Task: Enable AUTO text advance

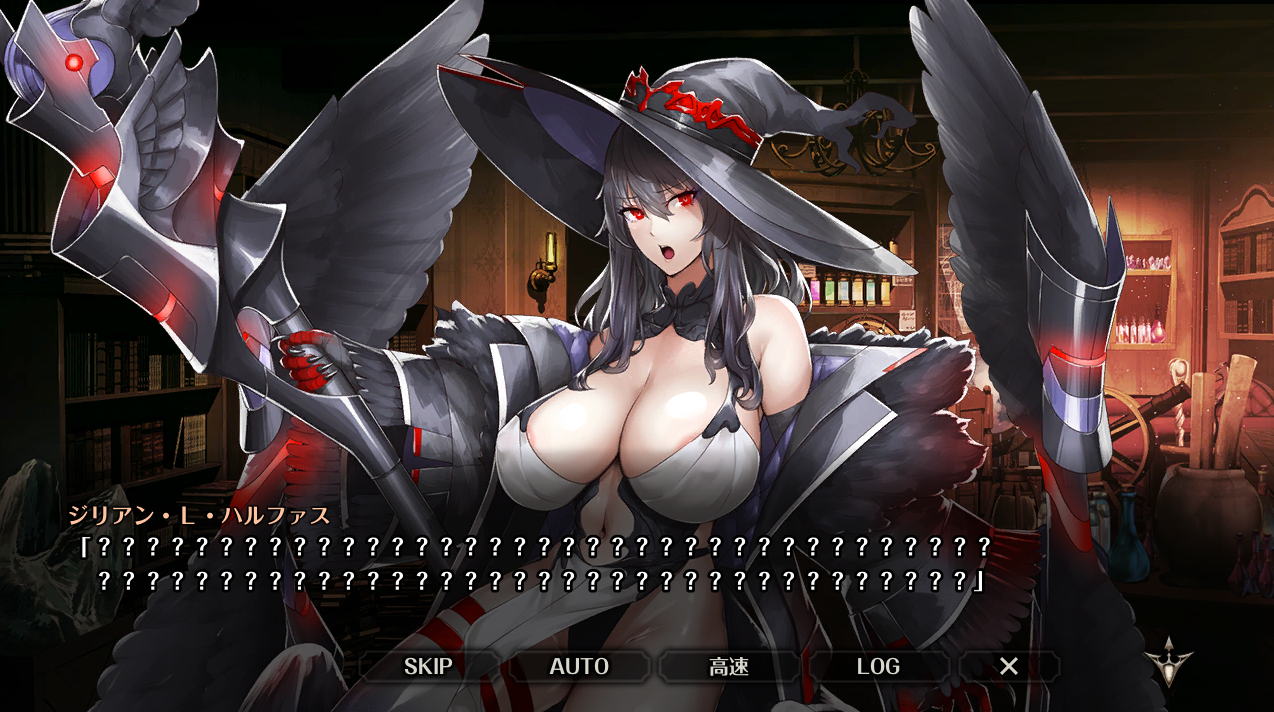Action: tap(579, 667)
